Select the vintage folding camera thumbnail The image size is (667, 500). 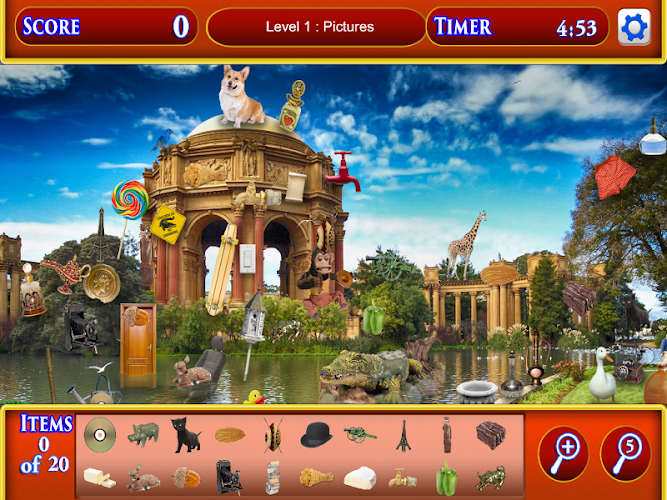point(229,477)
